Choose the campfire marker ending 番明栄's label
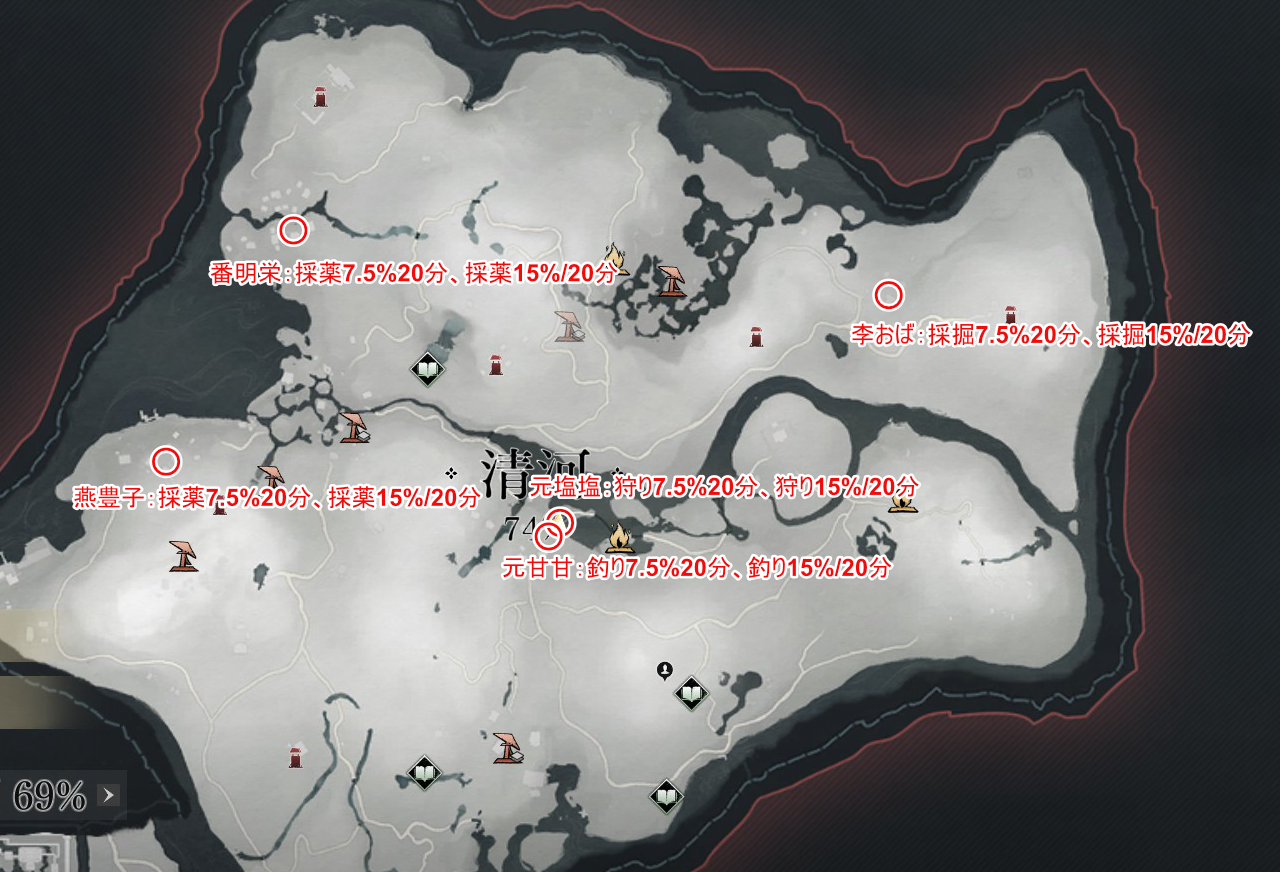1280x872 pixels. point(615,259)
